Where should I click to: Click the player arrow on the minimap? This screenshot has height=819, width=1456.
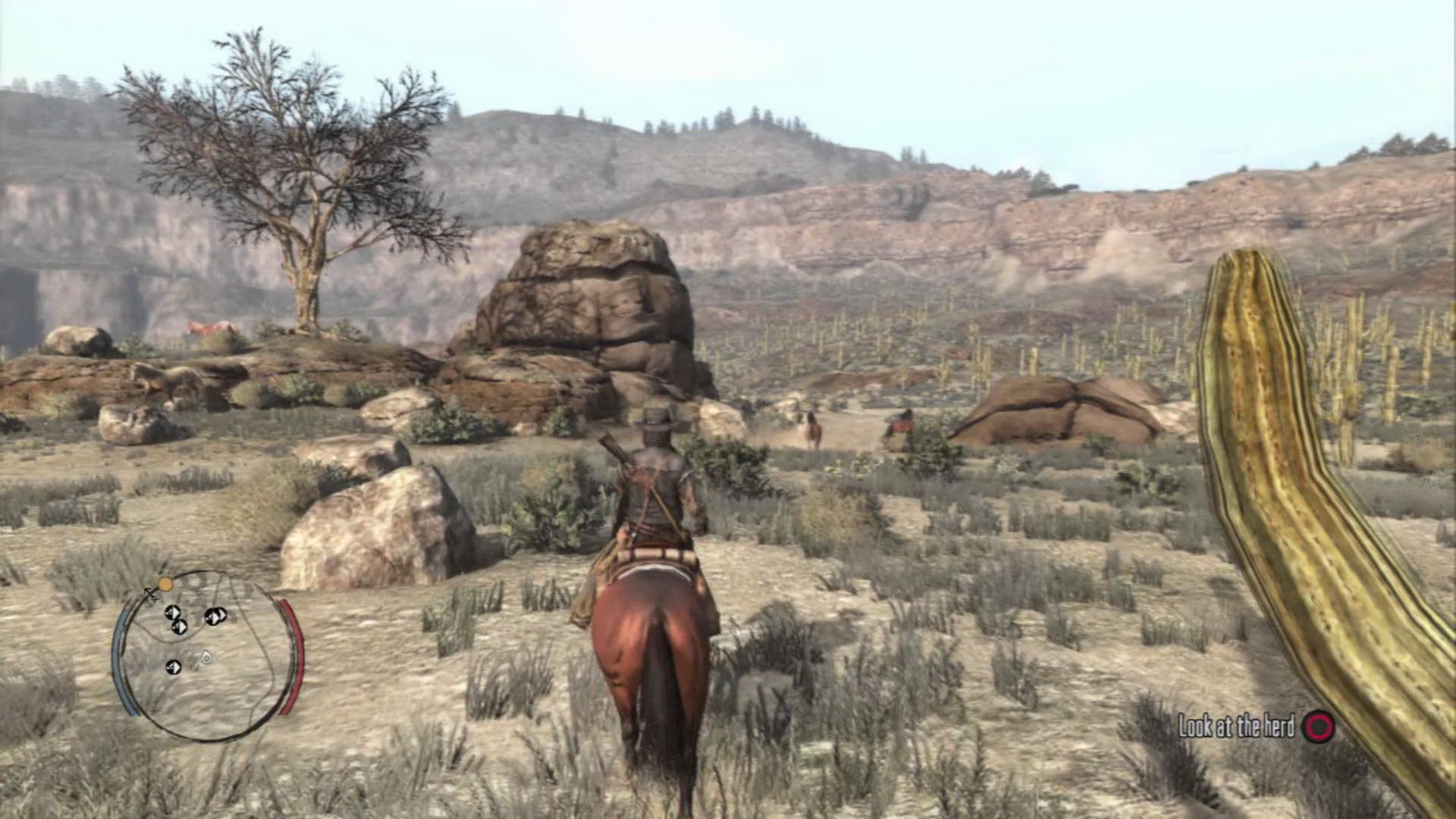point(150,594)
